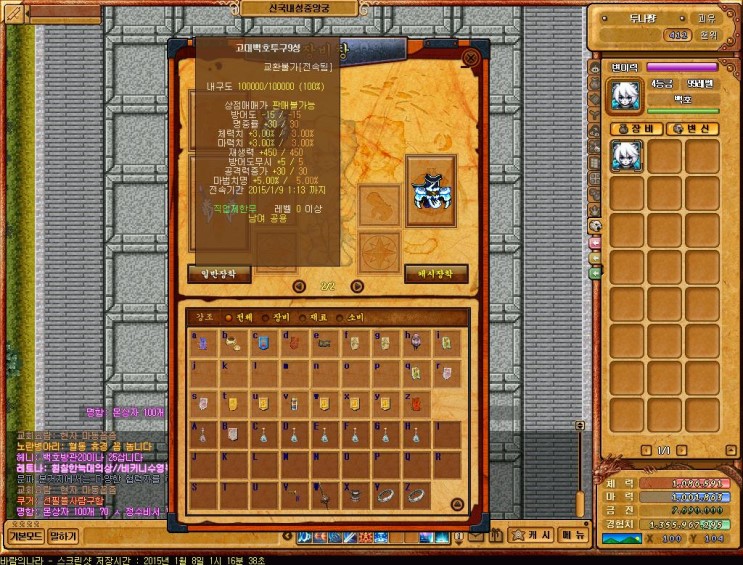Go to the previous equipment page arrow
This screenshot has height=565, width=743.
click(x=299, y=286)
